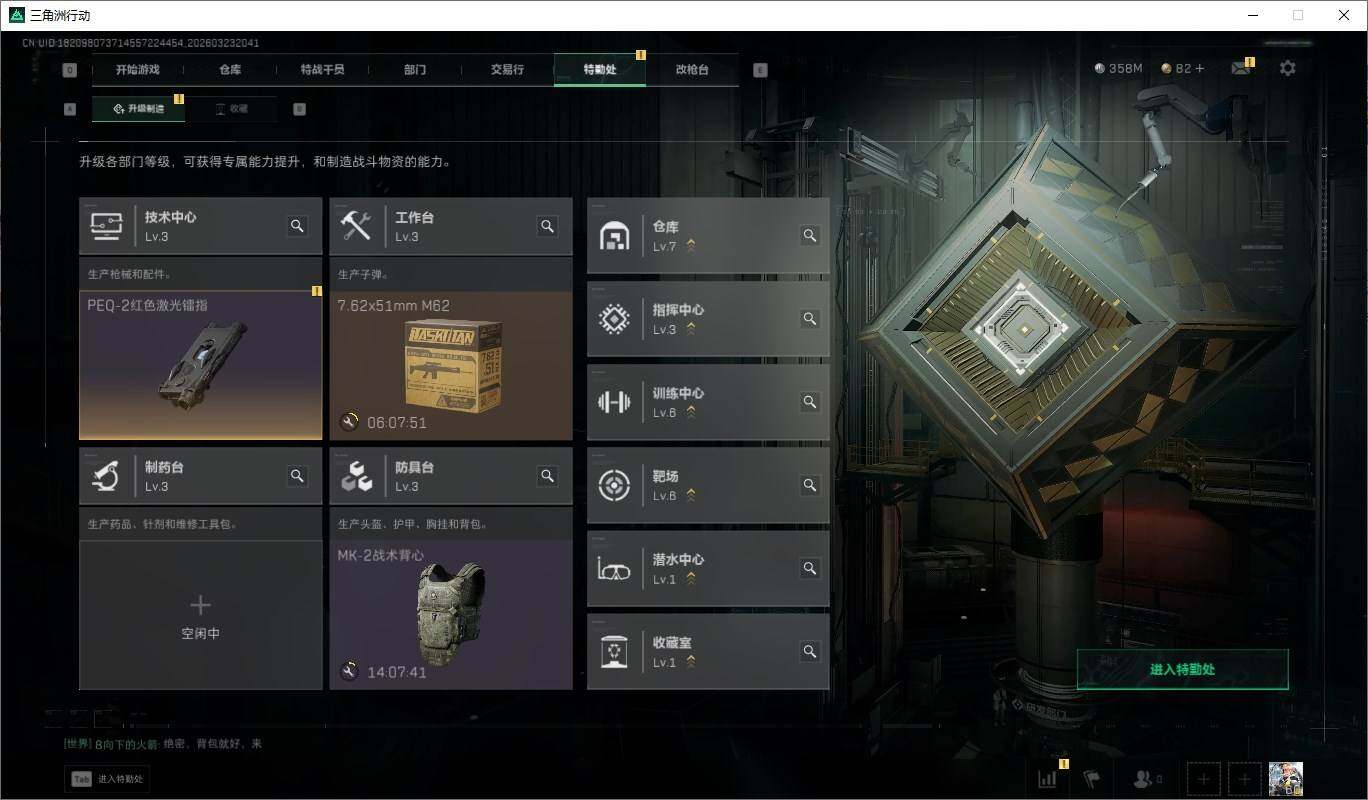Open the mail envelope icon
The width and height of the screenshot is (1368, 800).
(1240, 68)
